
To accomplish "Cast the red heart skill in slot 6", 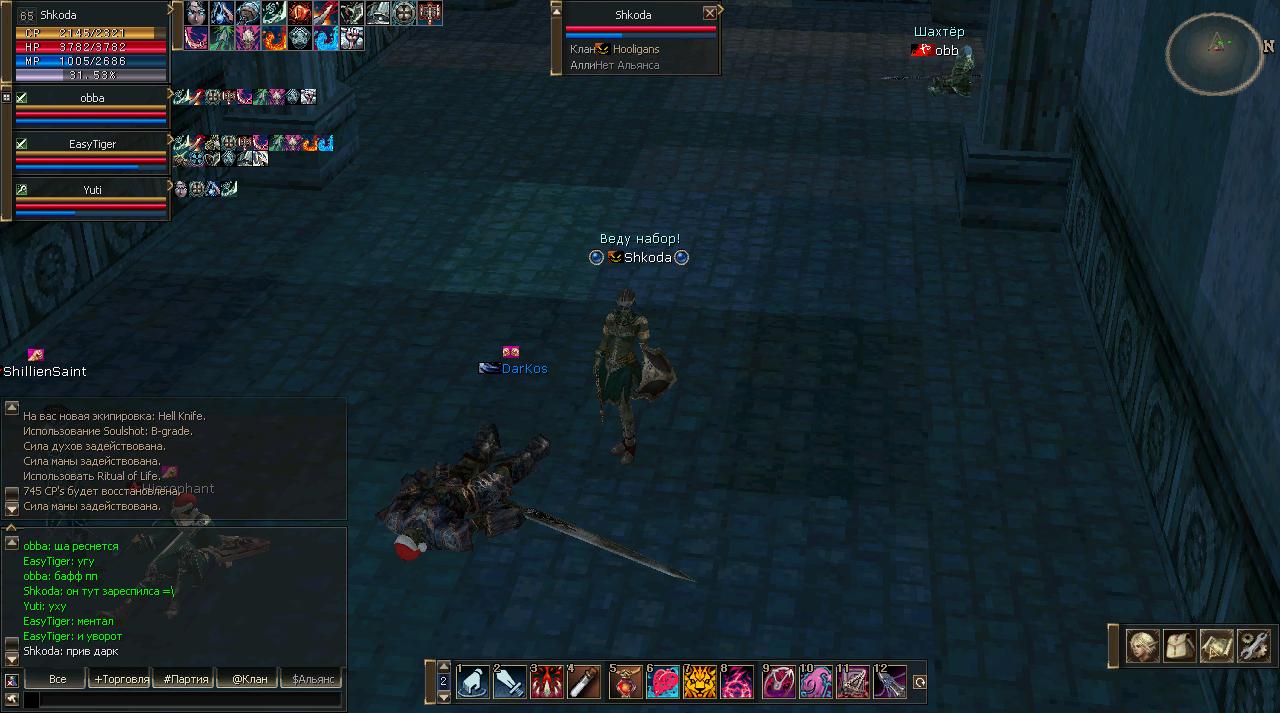I will click(x=663, y=681).
